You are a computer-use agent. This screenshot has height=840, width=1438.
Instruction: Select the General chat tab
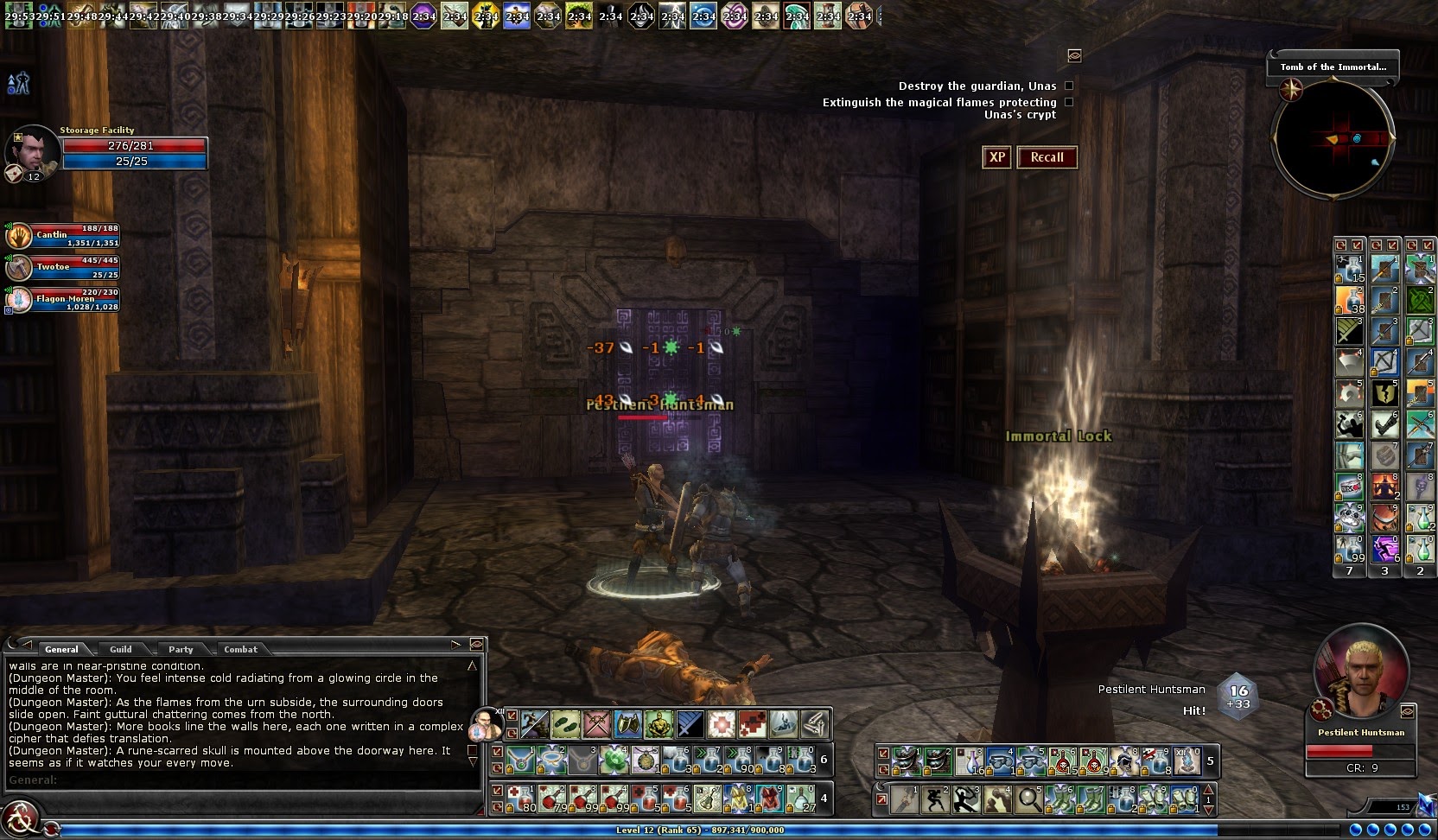pos(61,649)
